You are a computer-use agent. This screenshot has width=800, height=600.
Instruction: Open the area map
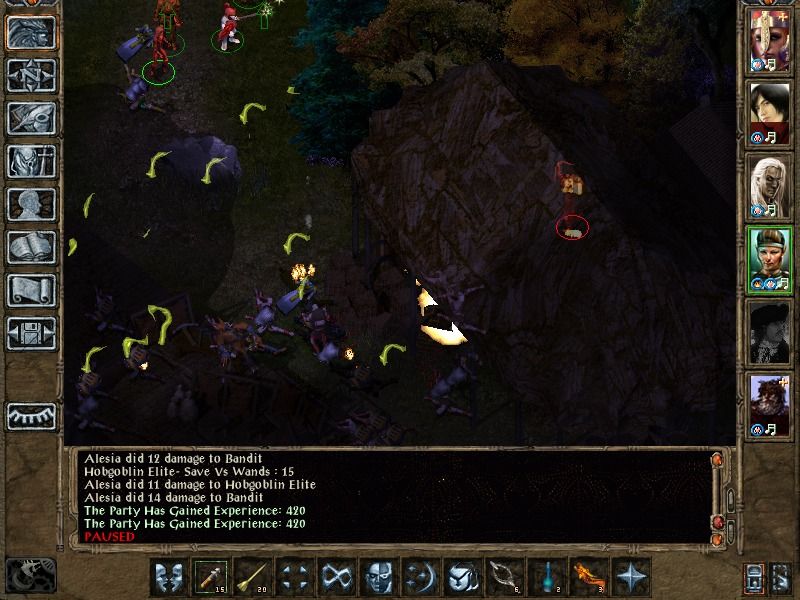coord(31,75)
